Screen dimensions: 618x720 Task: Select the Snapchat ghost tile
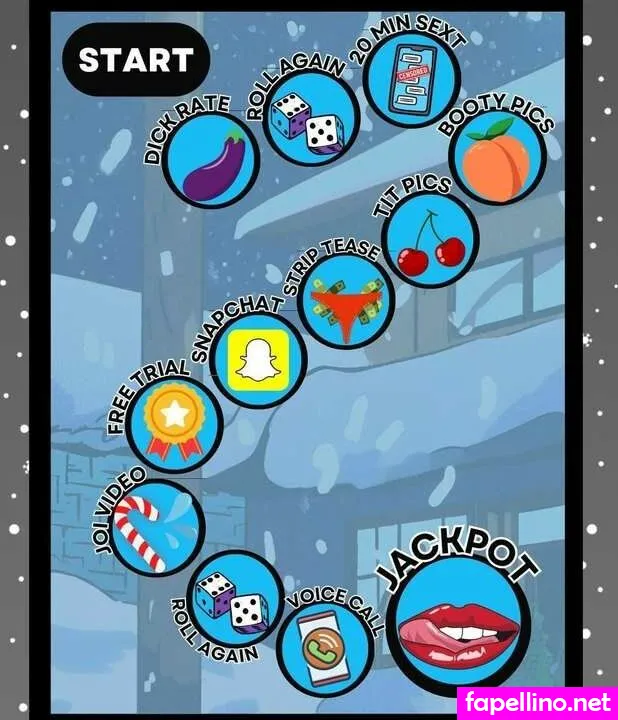point(259,363)
